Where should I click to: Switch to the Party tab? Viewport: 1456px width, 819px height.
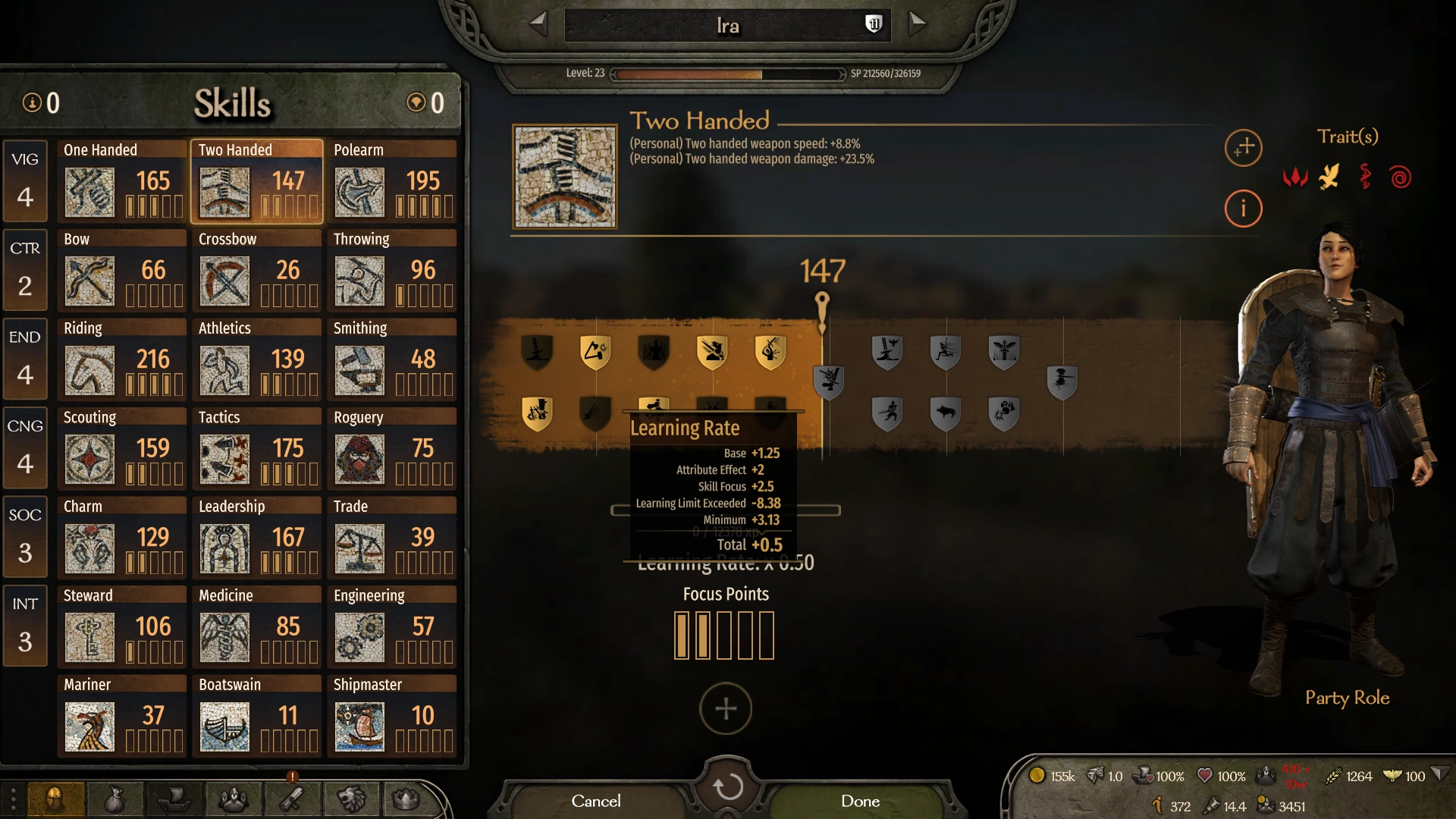point(233,799)
